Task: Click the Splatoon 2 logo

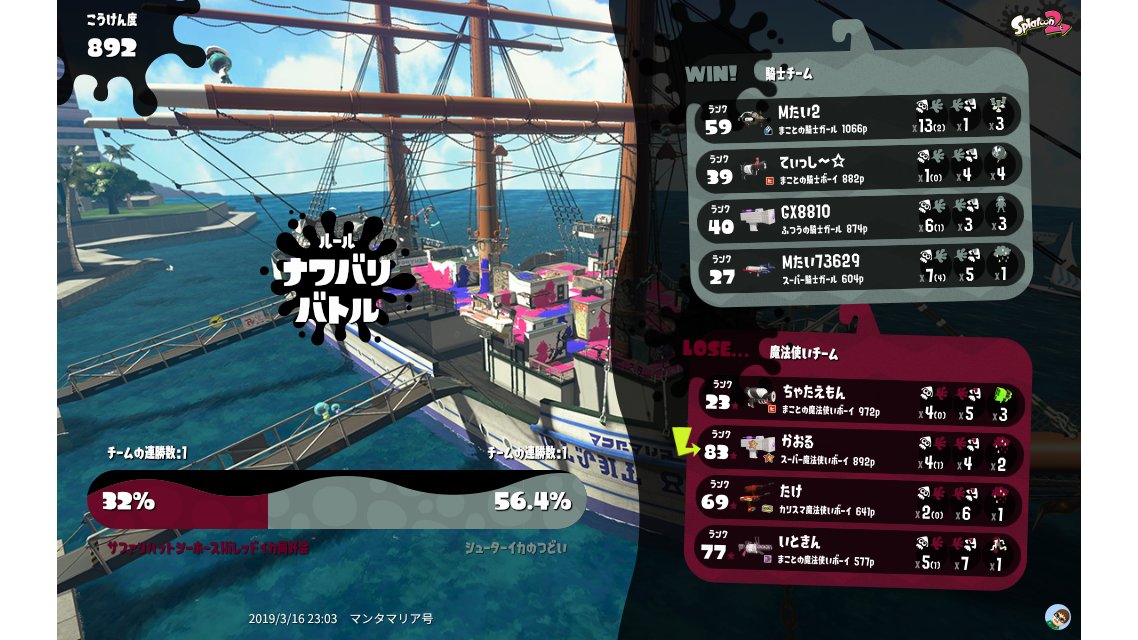Action: coord(1041,24)
